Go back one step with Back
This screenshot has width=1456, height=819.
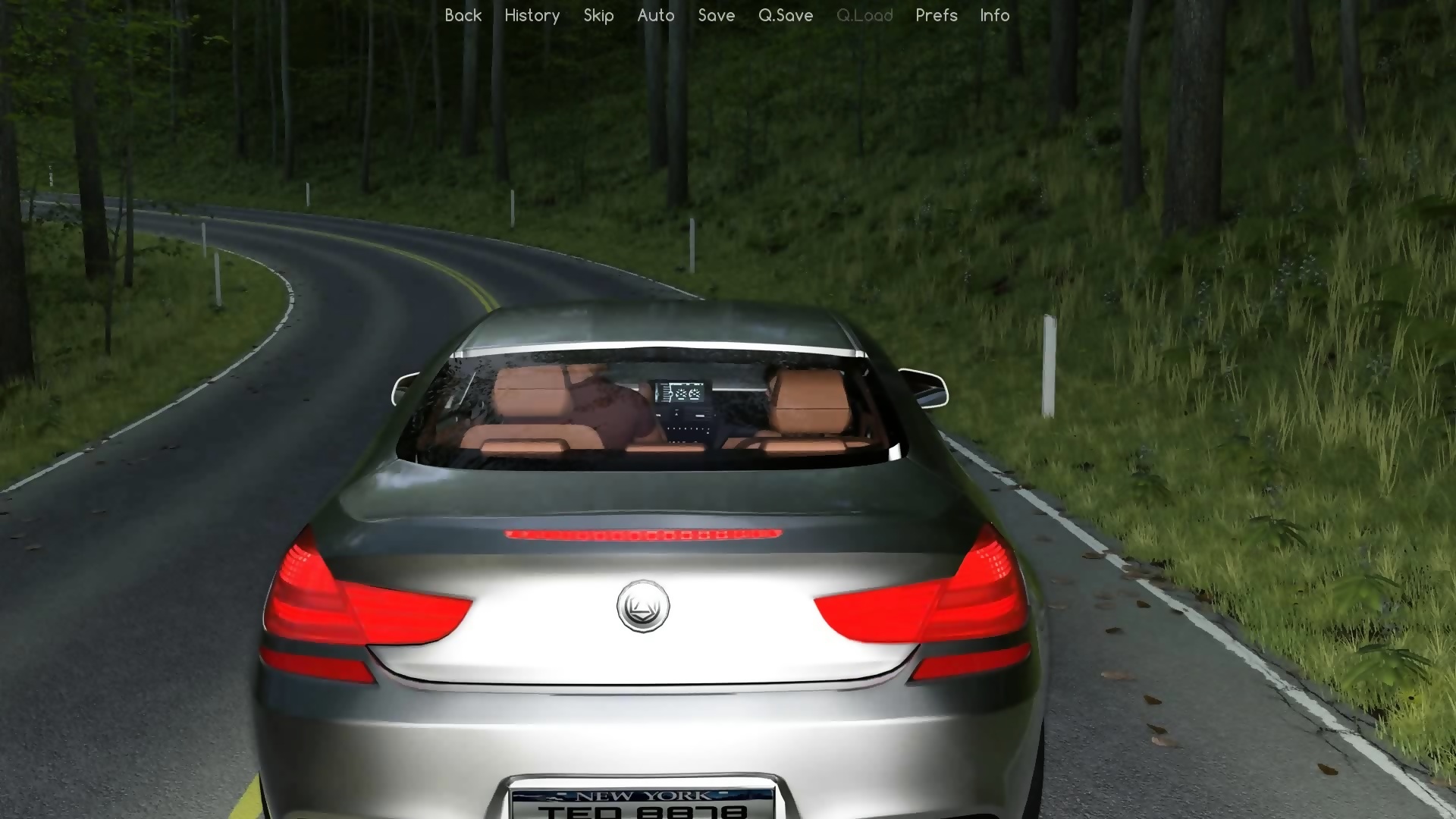(x=463, y=15)
